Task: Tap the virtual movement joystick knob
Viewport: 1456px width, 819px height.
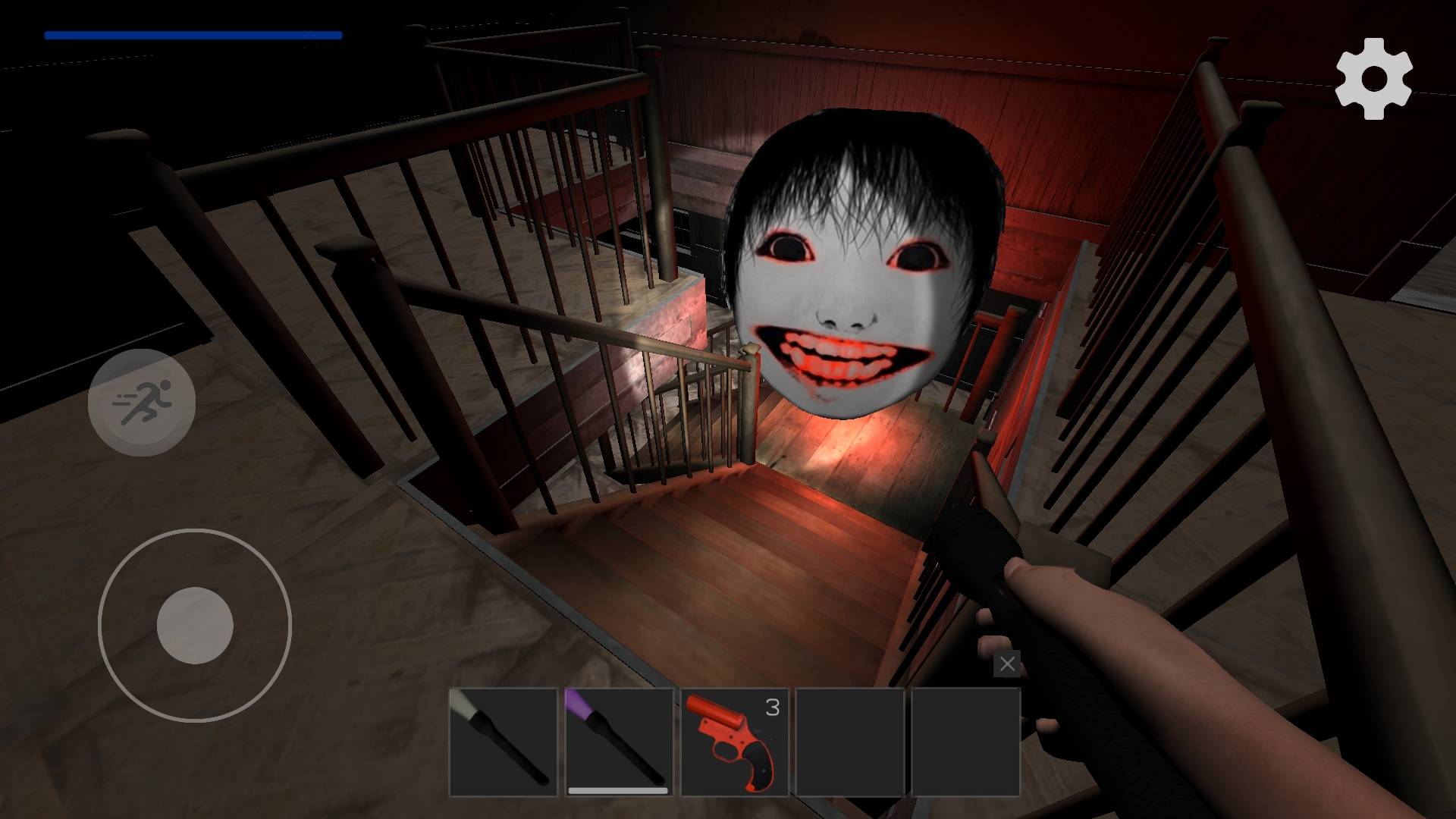Action: (195, 626)
